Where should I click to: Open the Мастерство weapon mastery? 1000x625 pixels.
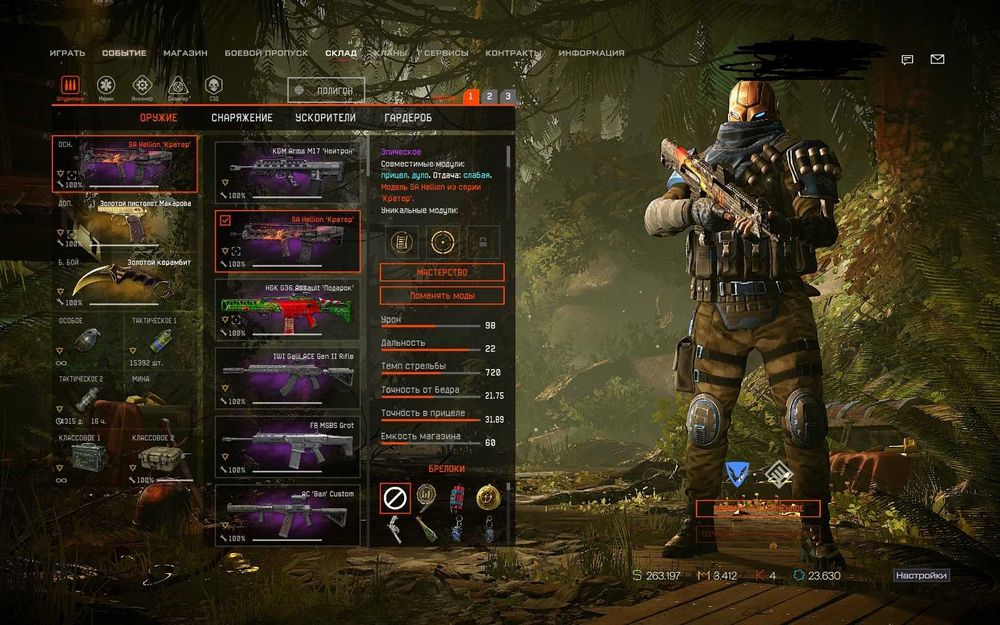(x=442, y=273)
